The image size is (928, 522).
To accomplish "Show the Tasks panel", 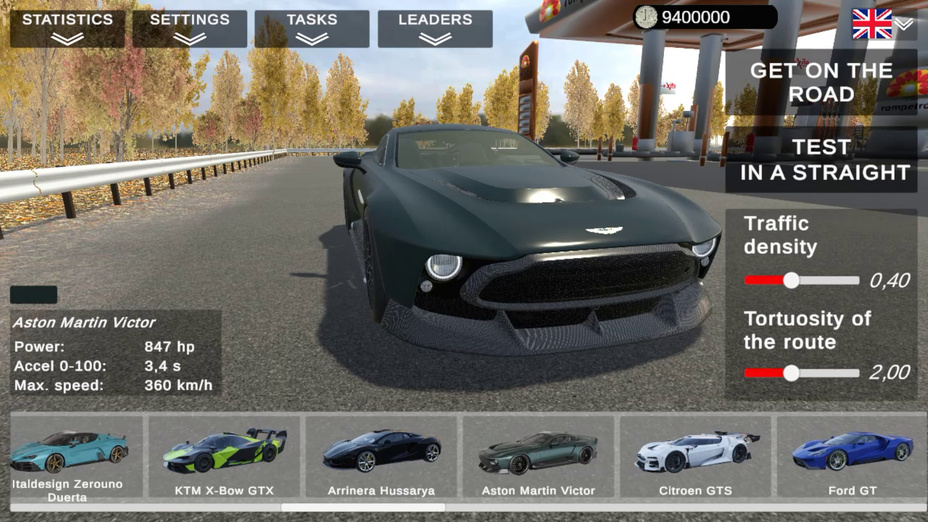I will coord(312,28).
